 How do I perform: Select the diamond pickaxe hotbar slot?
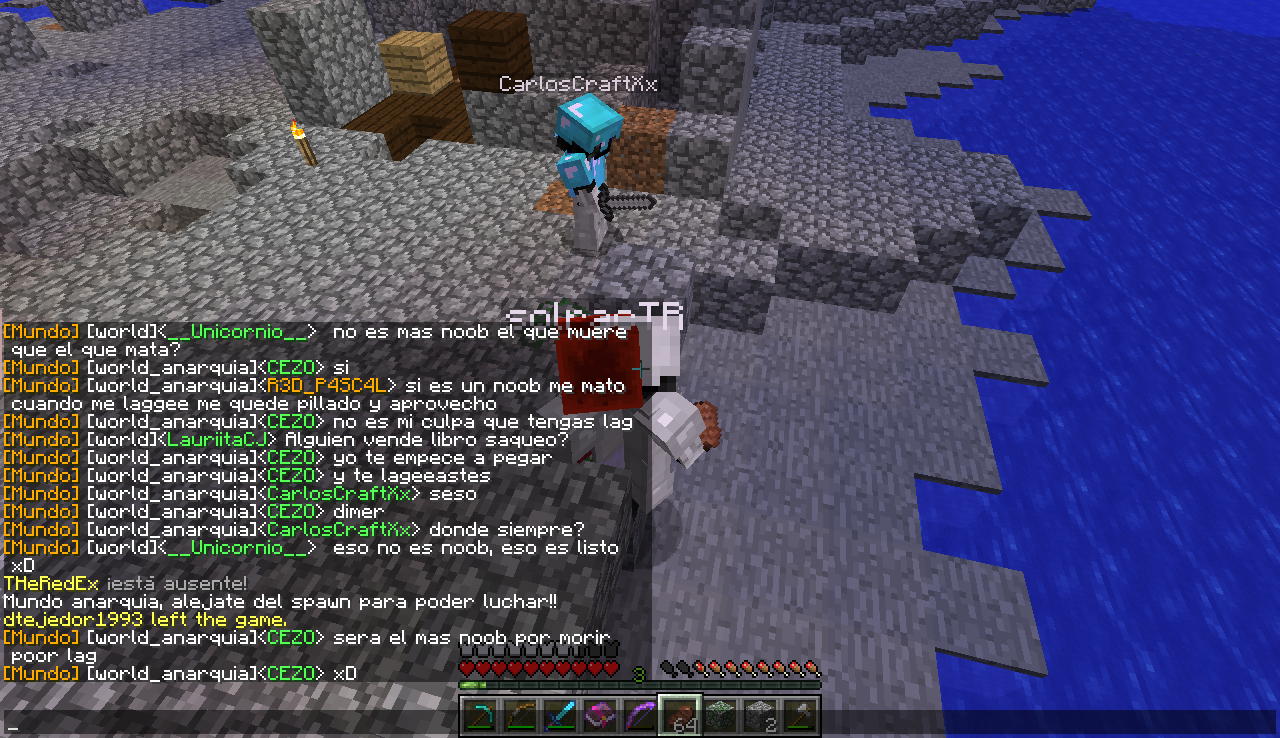[x=479, y=716]
